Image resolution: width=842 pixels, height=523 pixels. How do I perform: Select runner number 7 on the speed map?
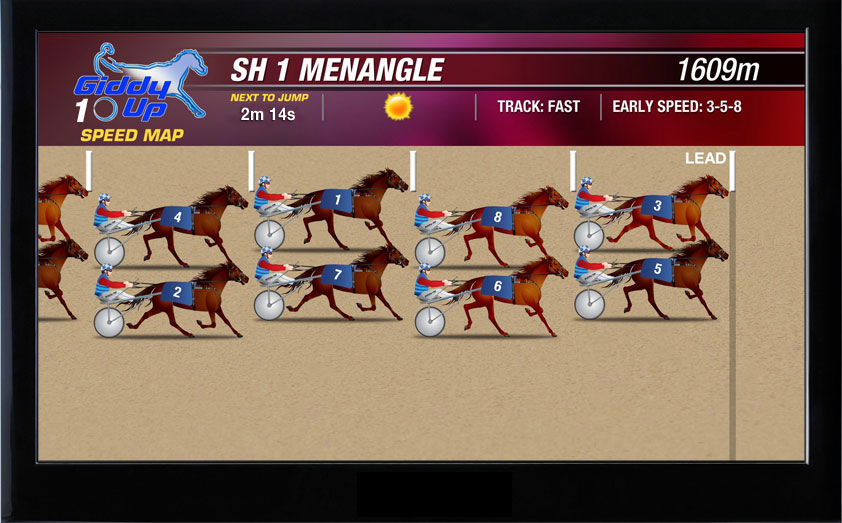337,274
